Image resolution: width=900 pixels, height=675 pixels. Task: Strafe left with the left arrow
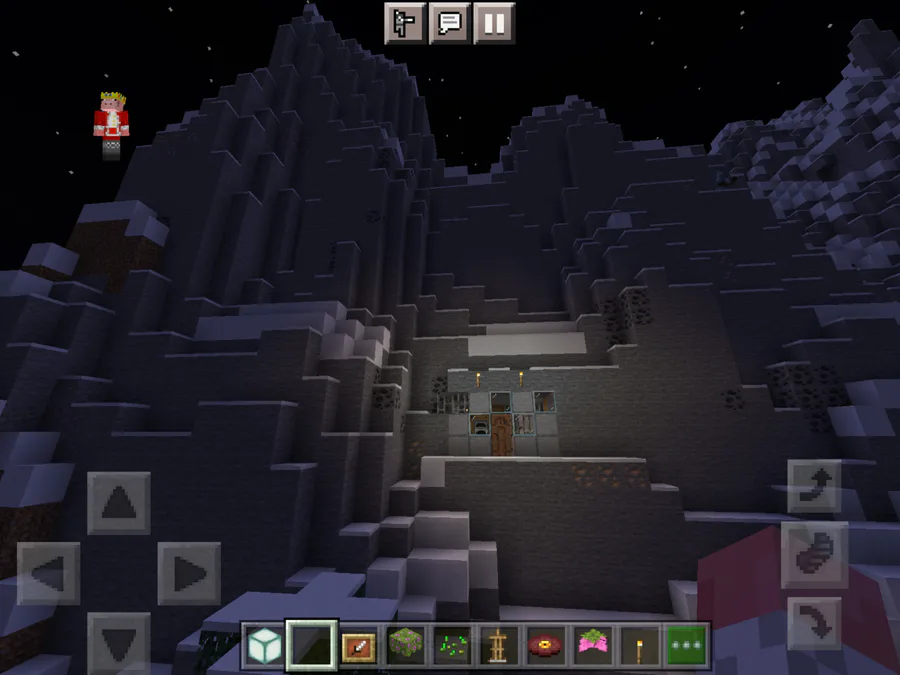[48, 573]
